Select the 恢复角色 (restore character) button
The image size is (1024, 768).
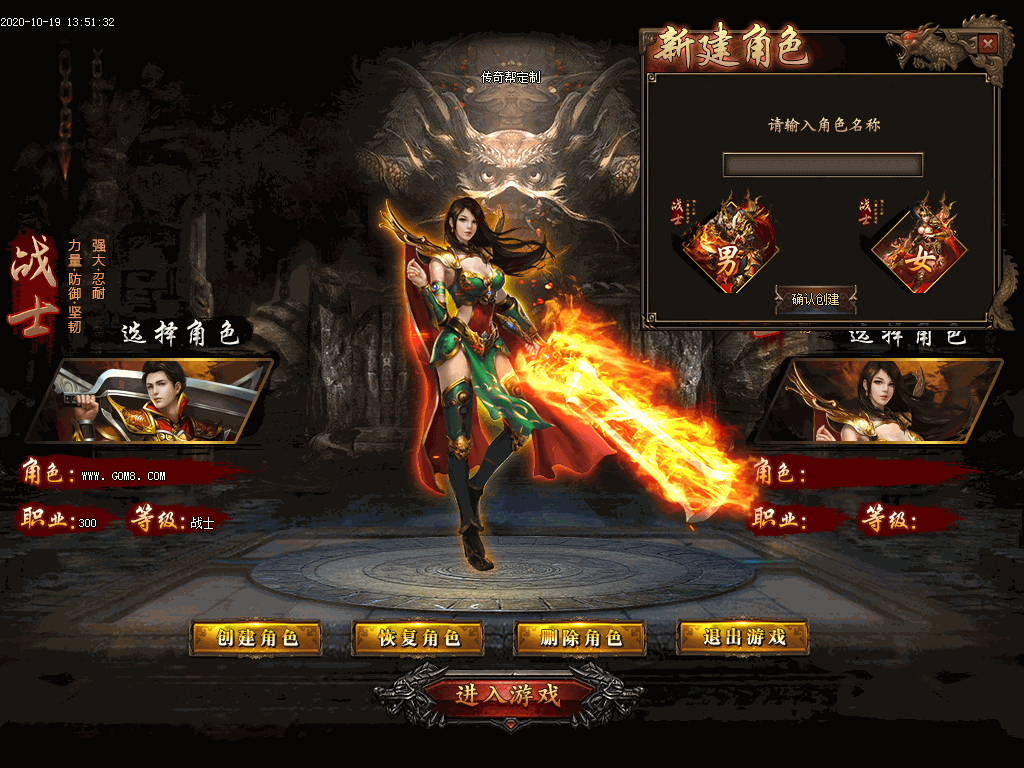tap(418, 638)
